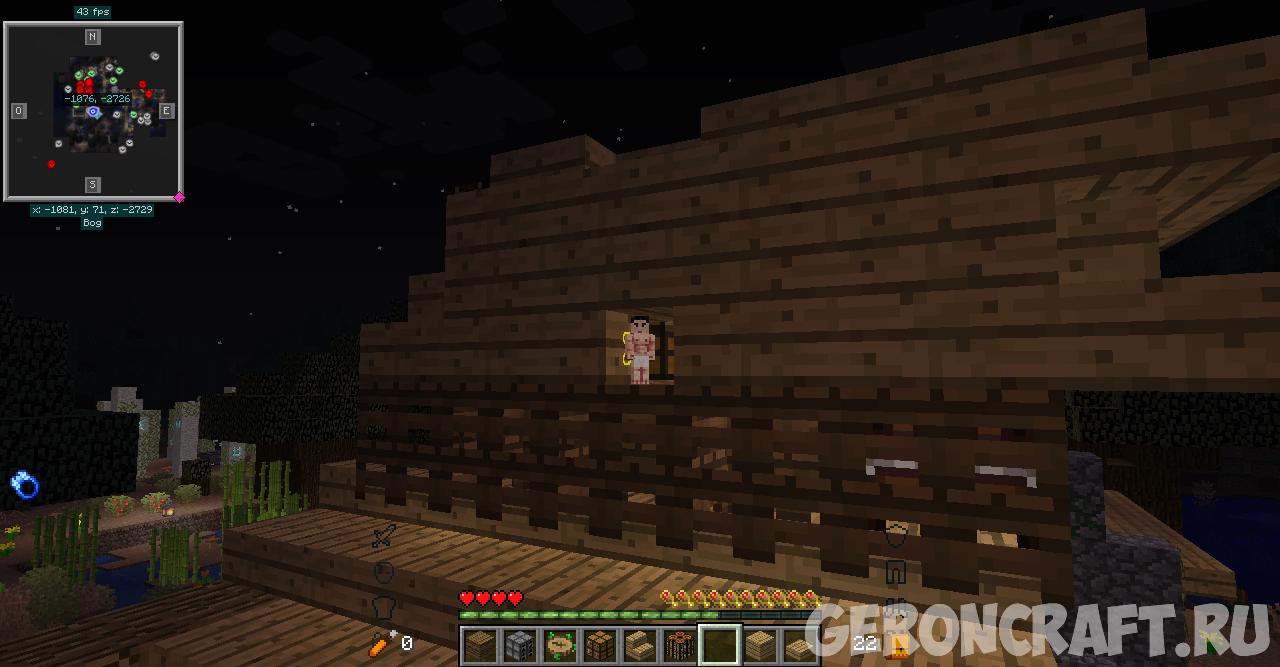Select the stone bricks hotbar slot

click(520, 645)
